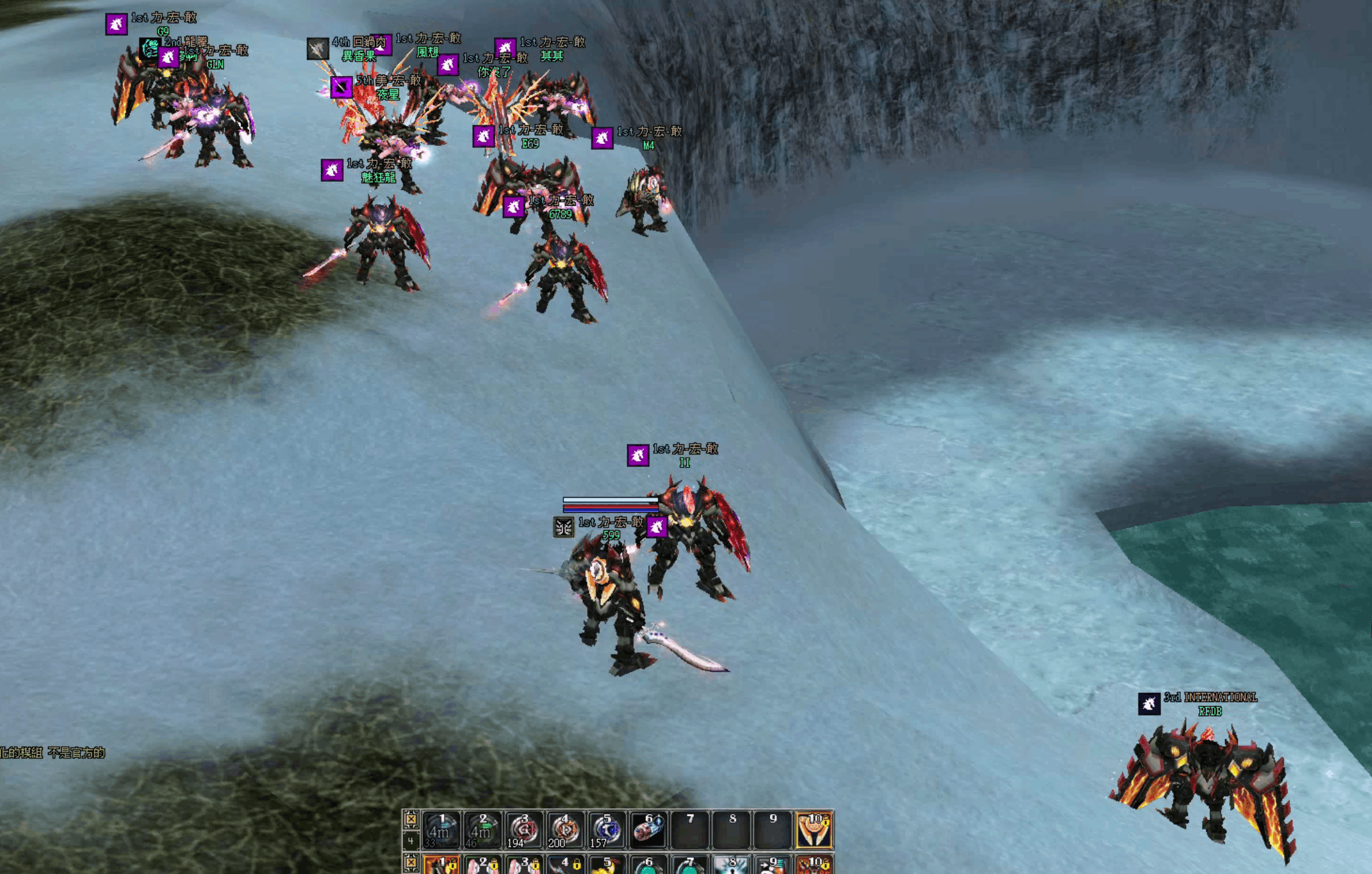Activate the green rune showing count 46

coord(482,830)
